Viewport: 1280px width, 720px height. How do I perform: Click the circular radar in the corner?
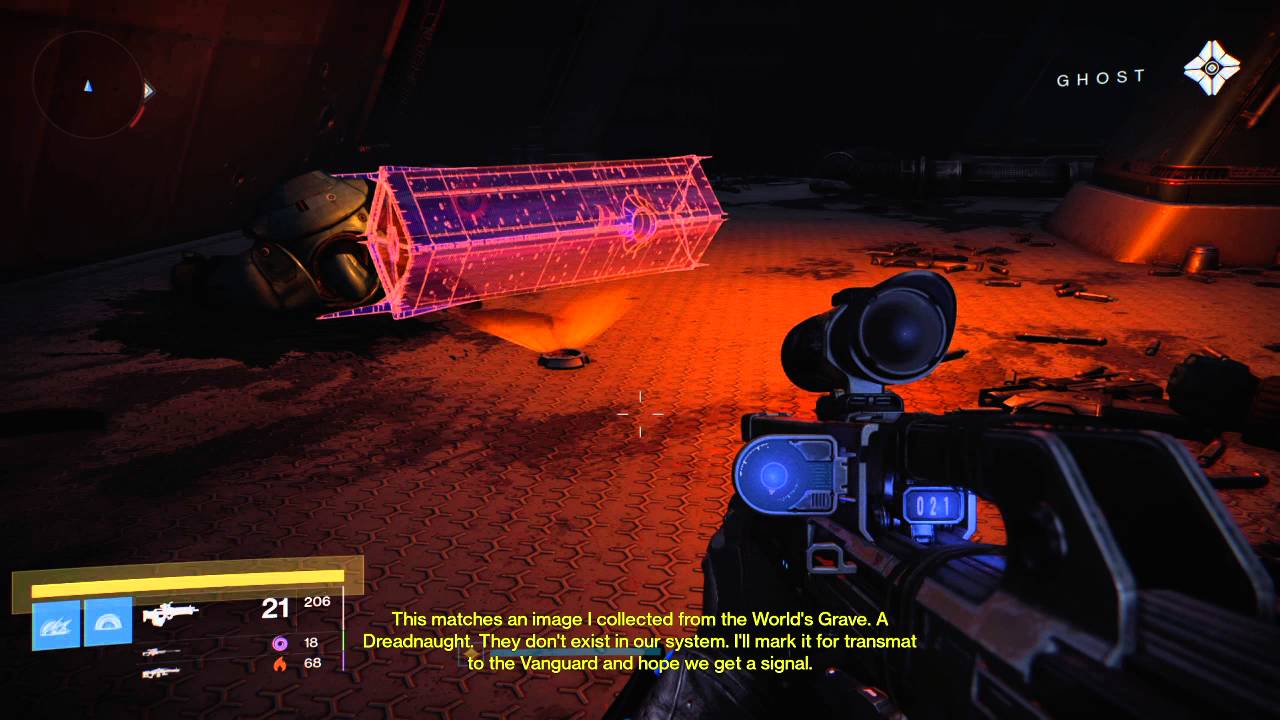point(88,85)
